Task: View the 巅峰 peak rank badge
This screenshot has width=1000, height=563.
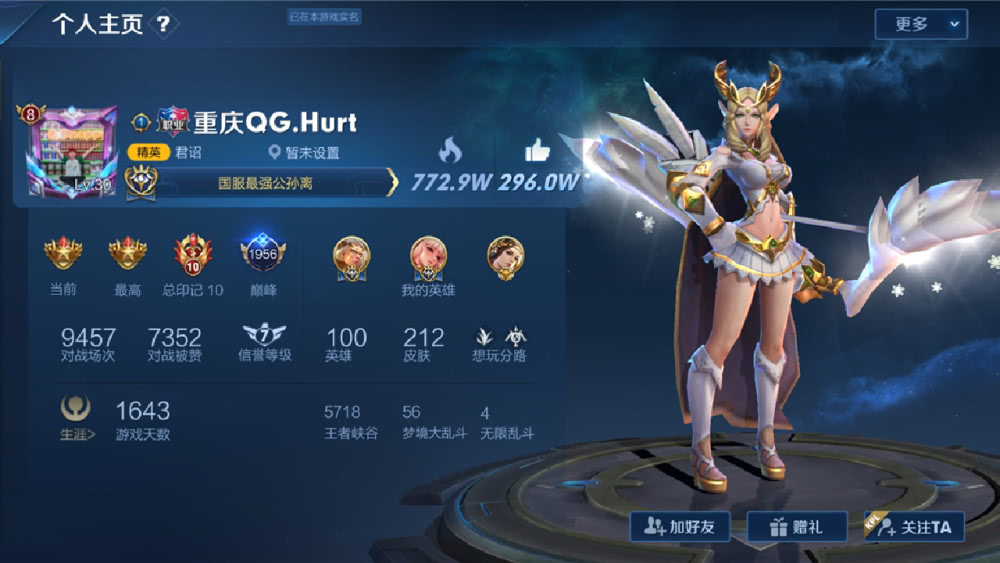Action: [x=263, y=255]
